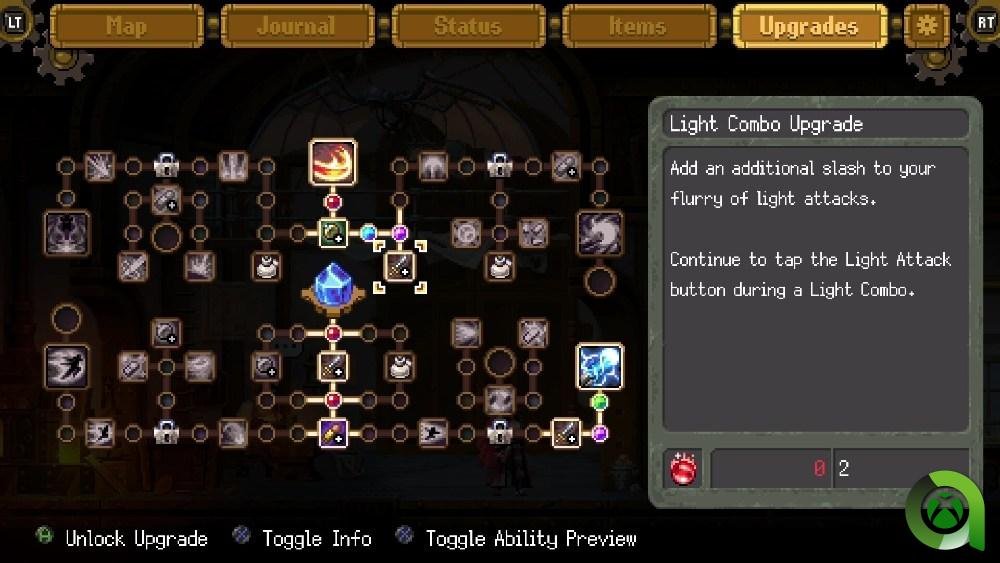Select the grey dashing figure ability node

[x=67, y=367]
